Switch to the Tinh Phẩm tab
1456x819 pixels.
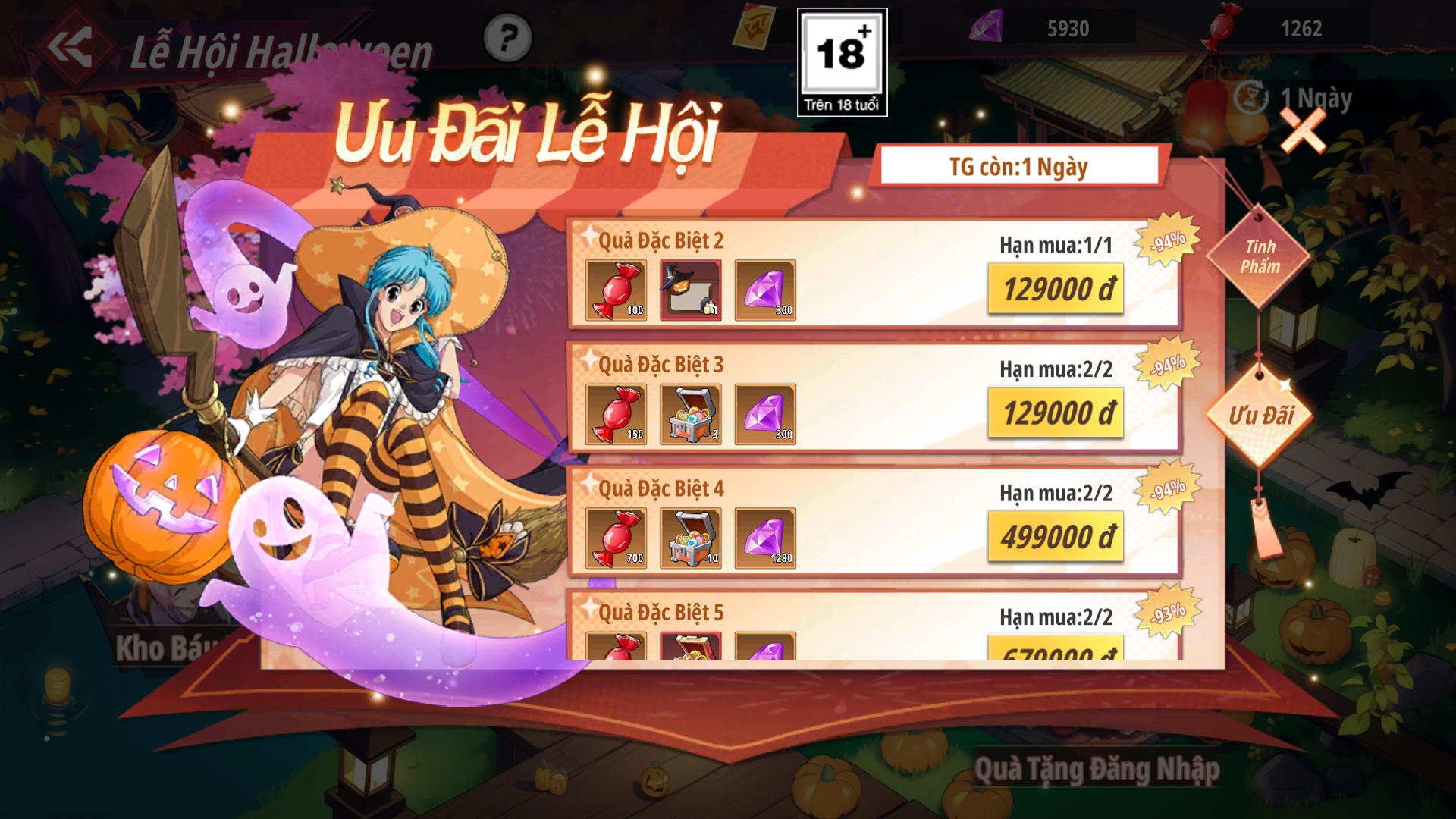1259,256
